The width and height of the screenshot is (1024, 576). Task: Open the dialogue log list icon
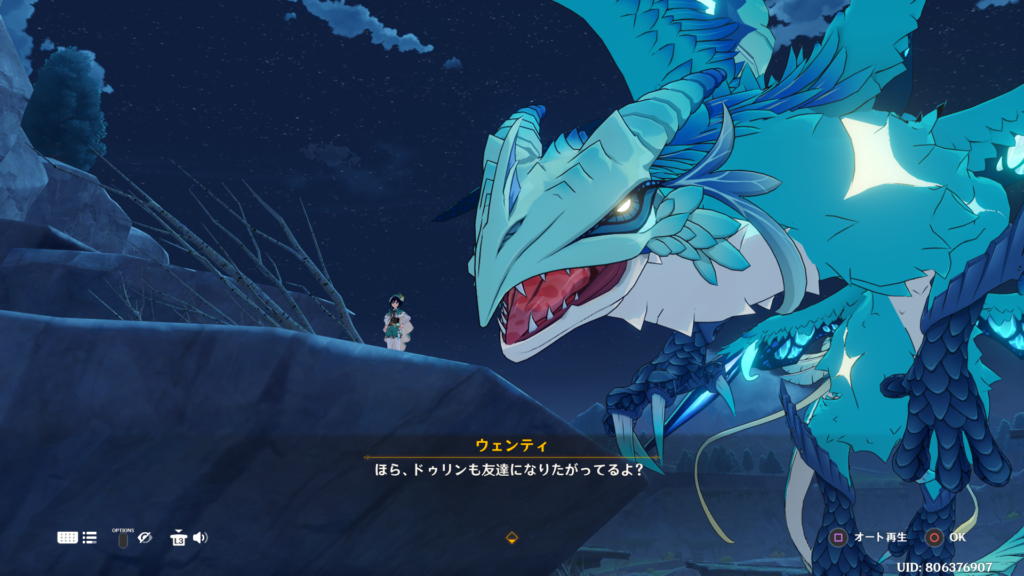pos(90,537)
